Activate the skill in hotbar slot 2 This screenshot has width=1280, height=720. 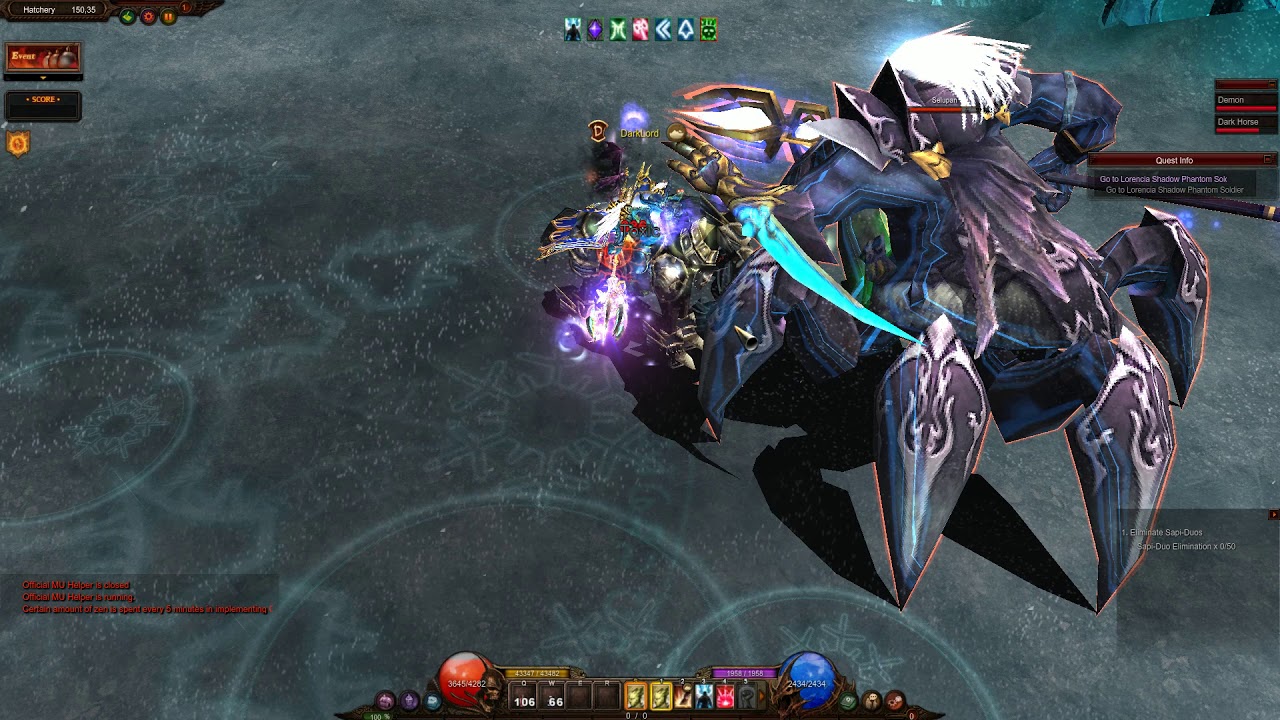[683, 696]
